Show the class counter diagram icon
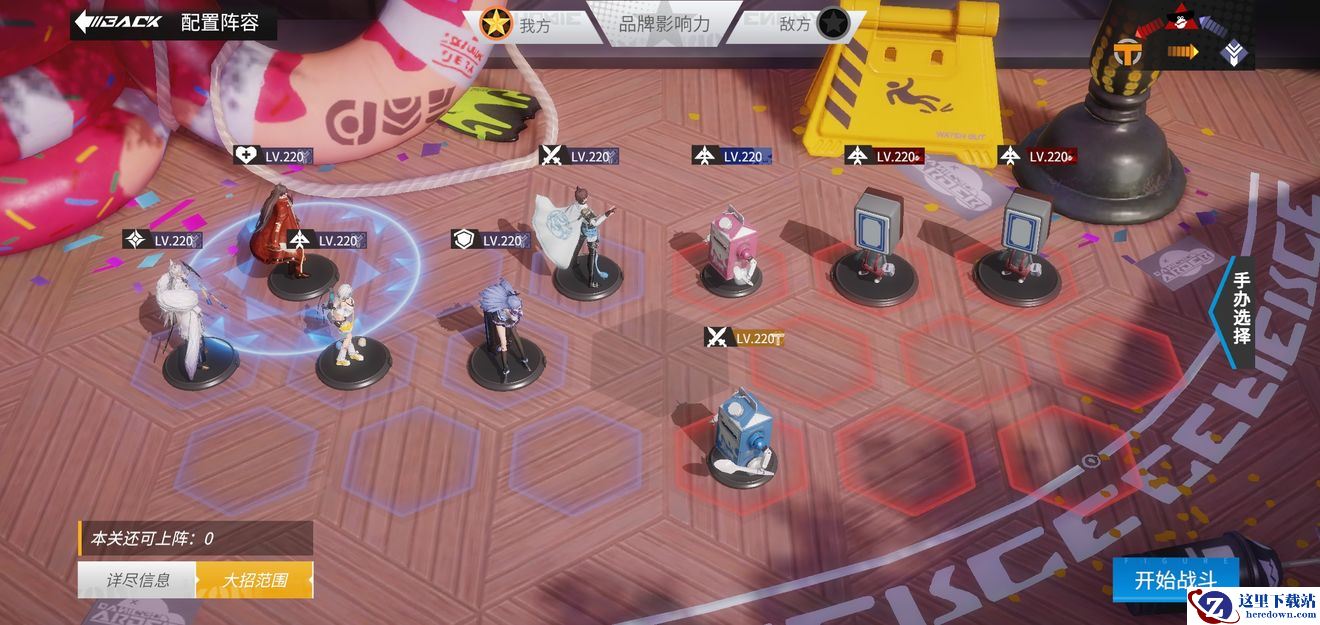The width and height of the screenshot is (1320, 625). (1184, 40)
